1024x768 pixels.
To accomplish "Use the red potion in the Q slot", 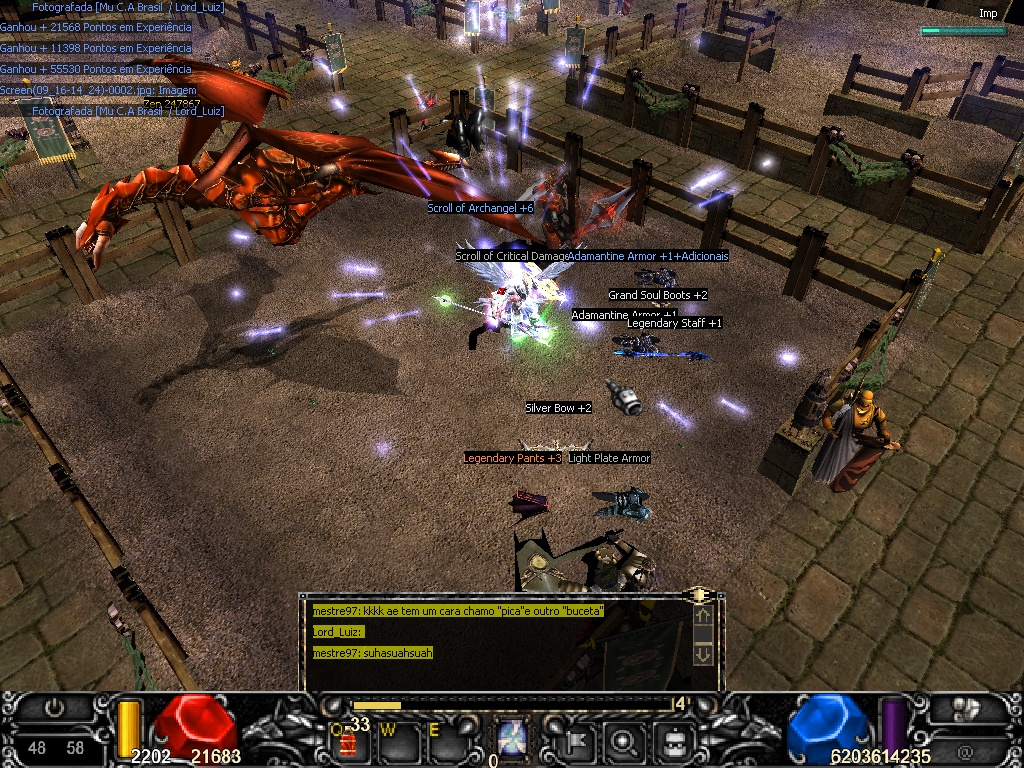I will (349, 743).
